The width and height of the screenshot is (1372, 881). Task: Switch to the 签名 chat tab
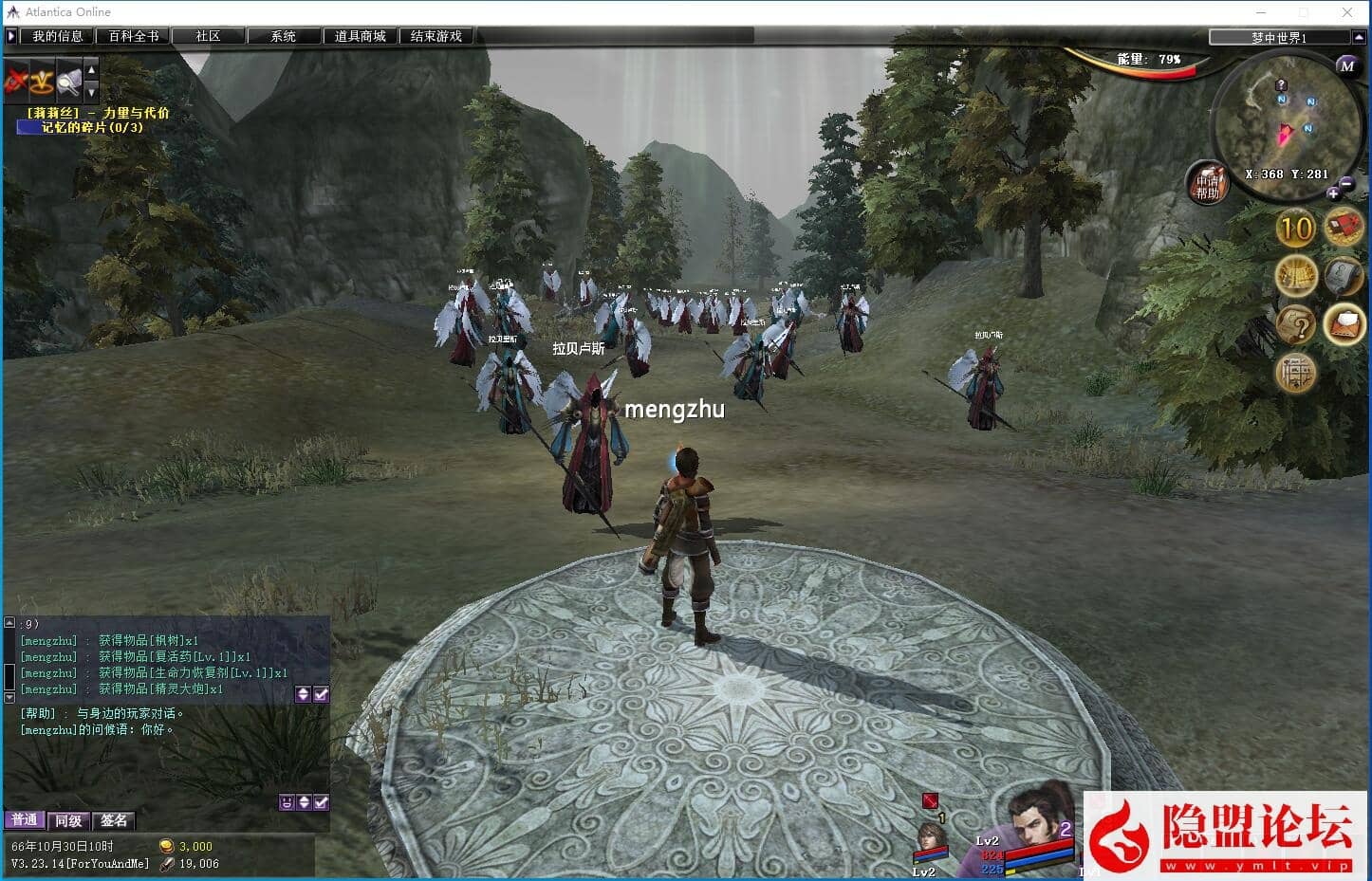point(114,820)
